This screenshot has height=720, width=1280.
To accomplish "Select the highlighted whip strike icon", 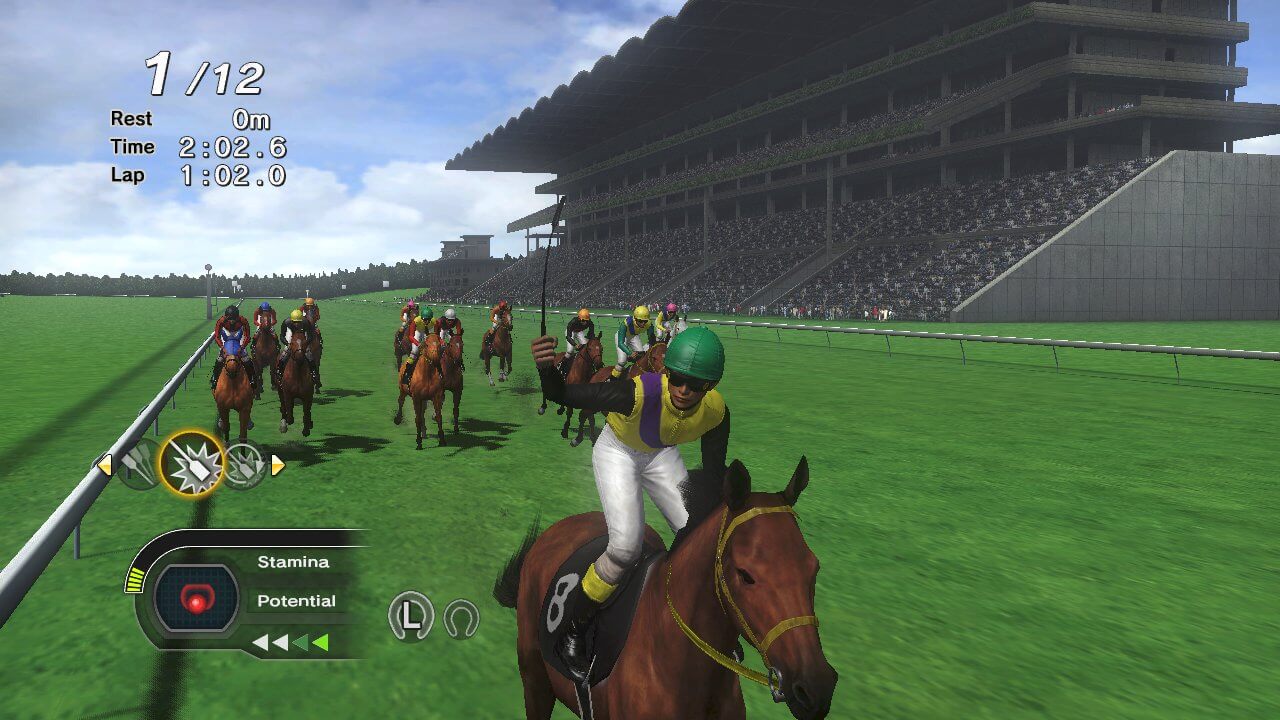I will (x=191, y=464).
